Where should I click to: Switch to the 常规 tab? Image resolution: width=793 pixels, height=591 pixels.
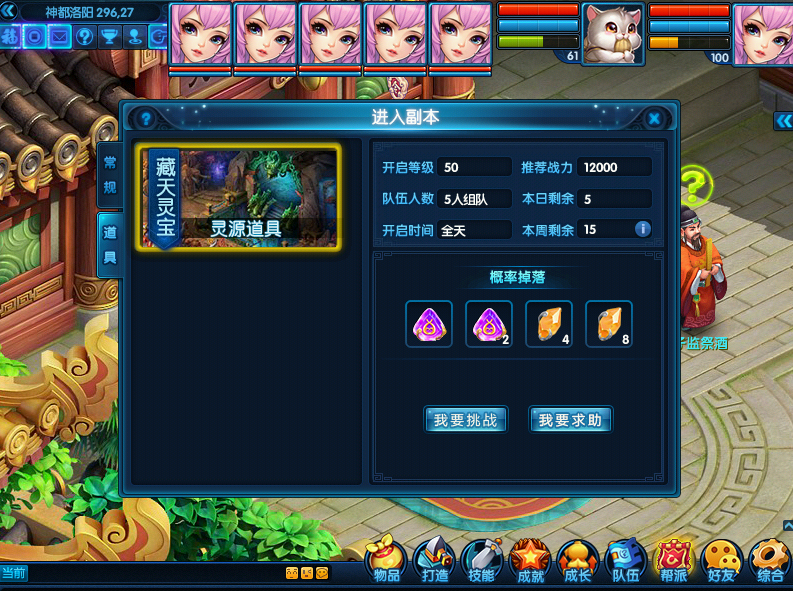click(110, 174)
